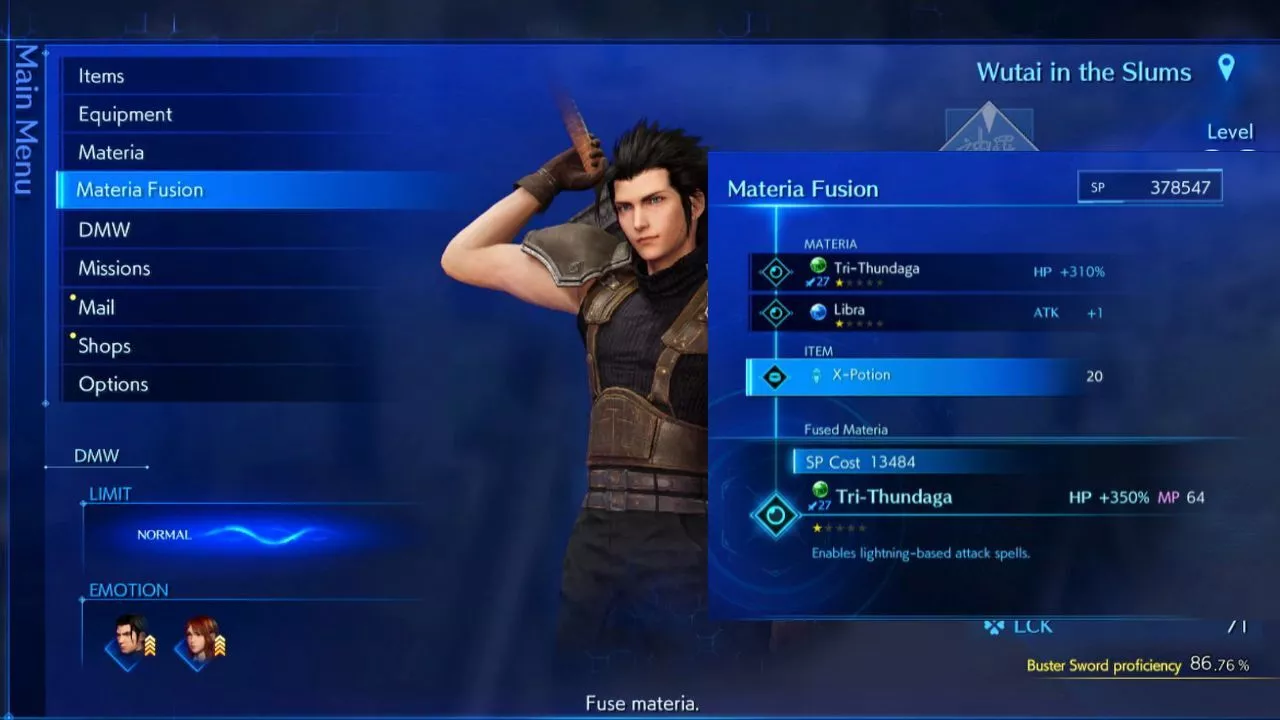This screenshot has height=720, width=1280.
Task: Choose the highlighted Materia Fusion entry
Action: tap(140, 190)
